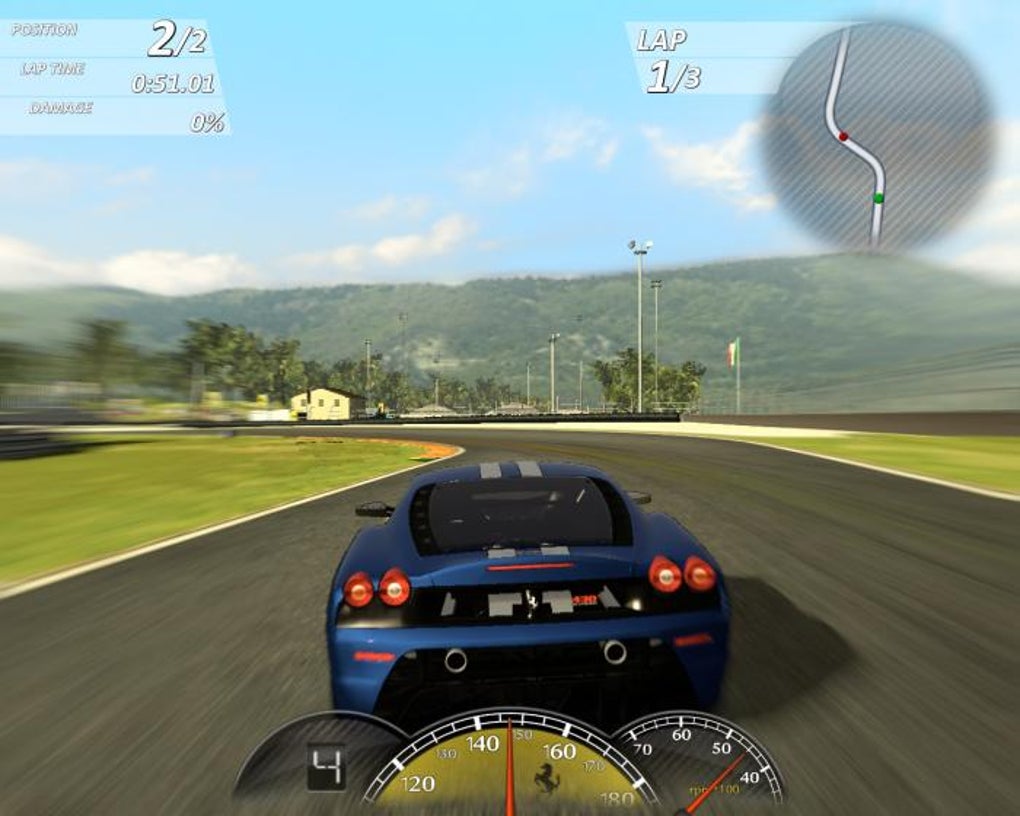
Task: Select the red dot marker on the minimap
Action: [x=843, y=136]
